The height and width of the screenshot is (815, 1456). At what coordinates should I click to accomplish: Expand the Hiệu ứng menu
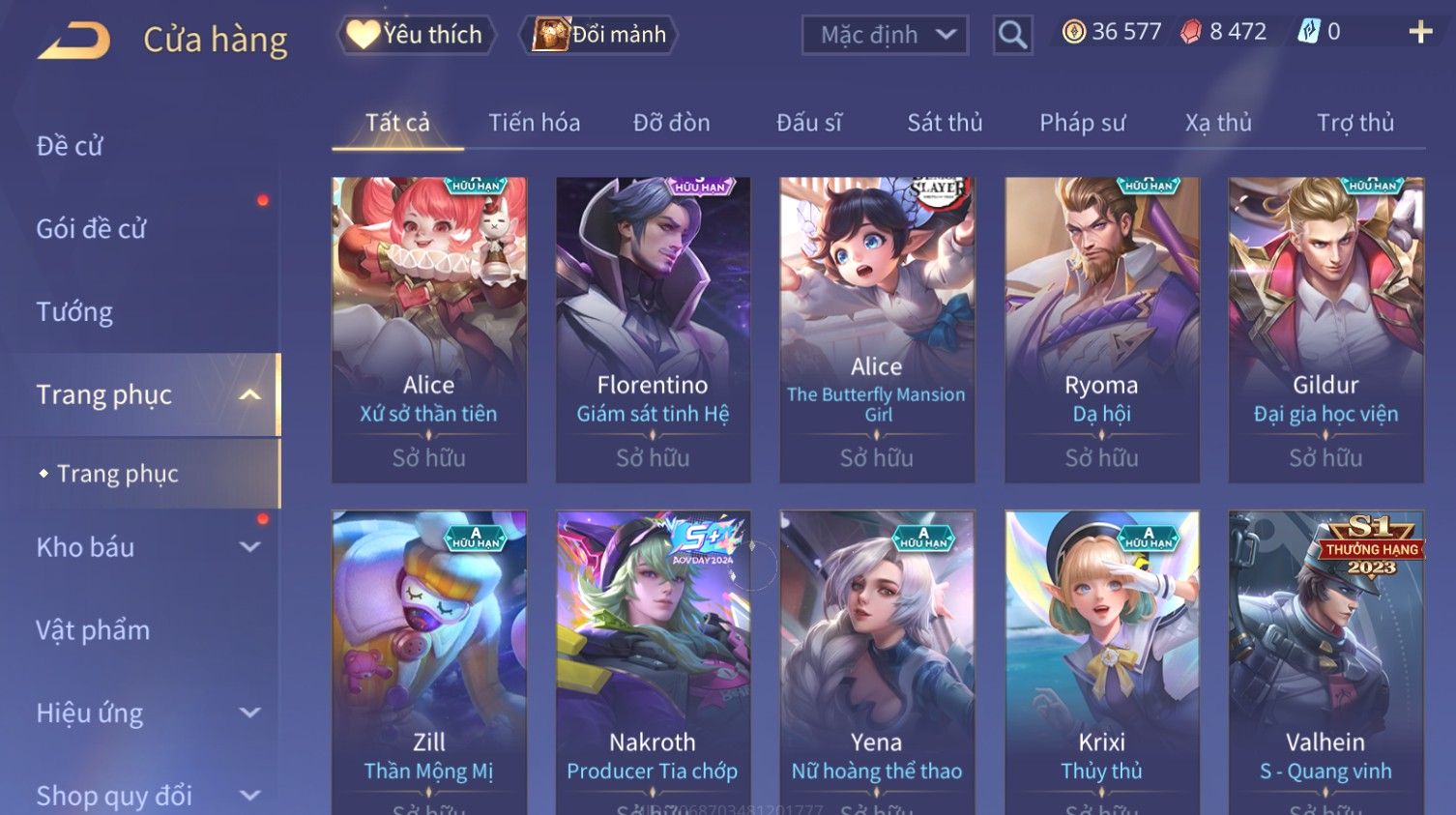pos(145,713)
